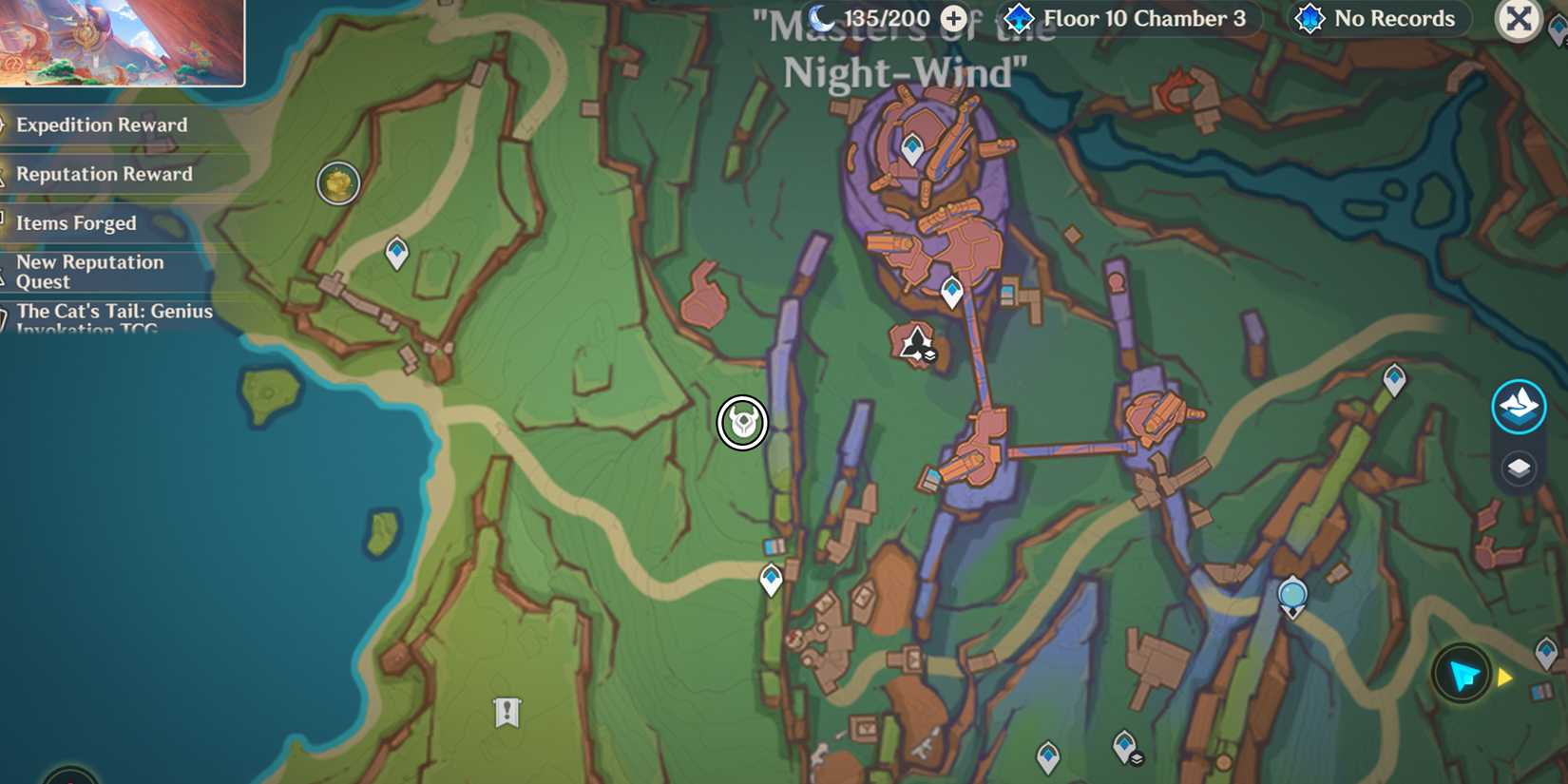Select the golden reputation medal marker top-left of map

tap(337, 184)
